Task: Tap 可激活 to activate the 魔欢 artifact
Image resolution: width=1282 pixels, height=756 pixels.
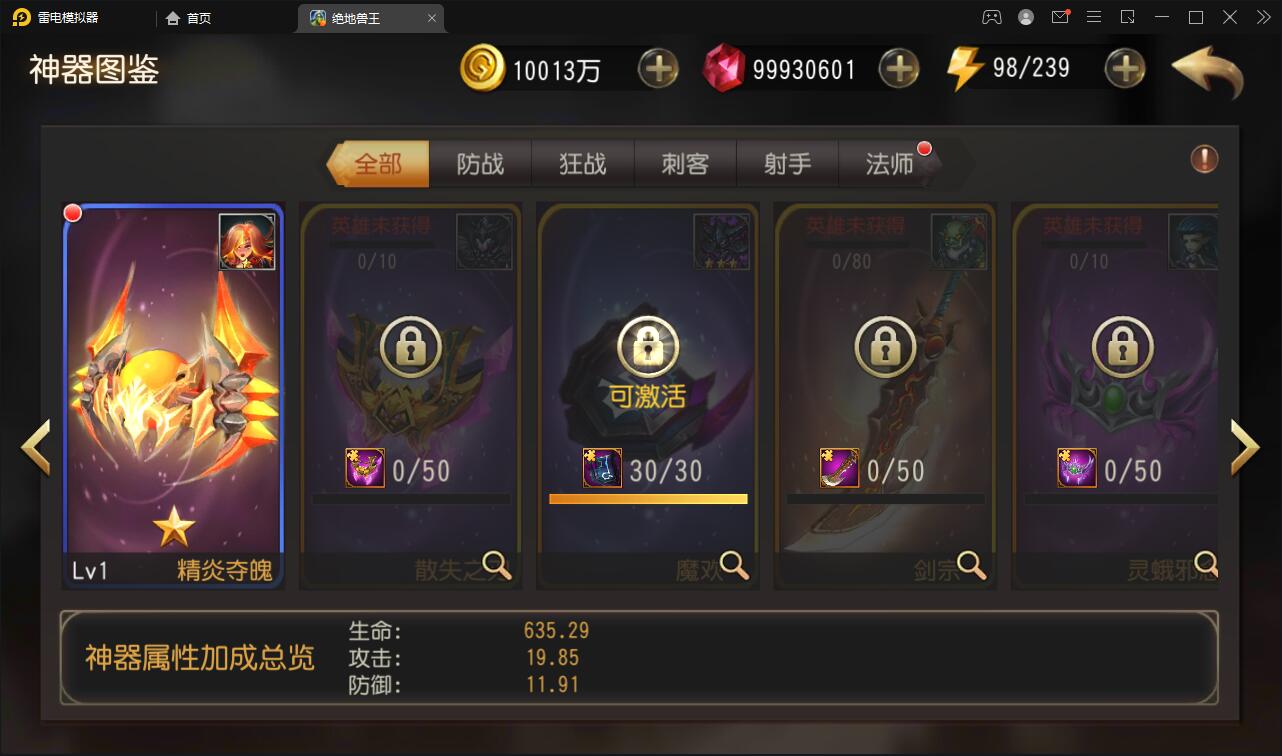Action: (648, 394)
